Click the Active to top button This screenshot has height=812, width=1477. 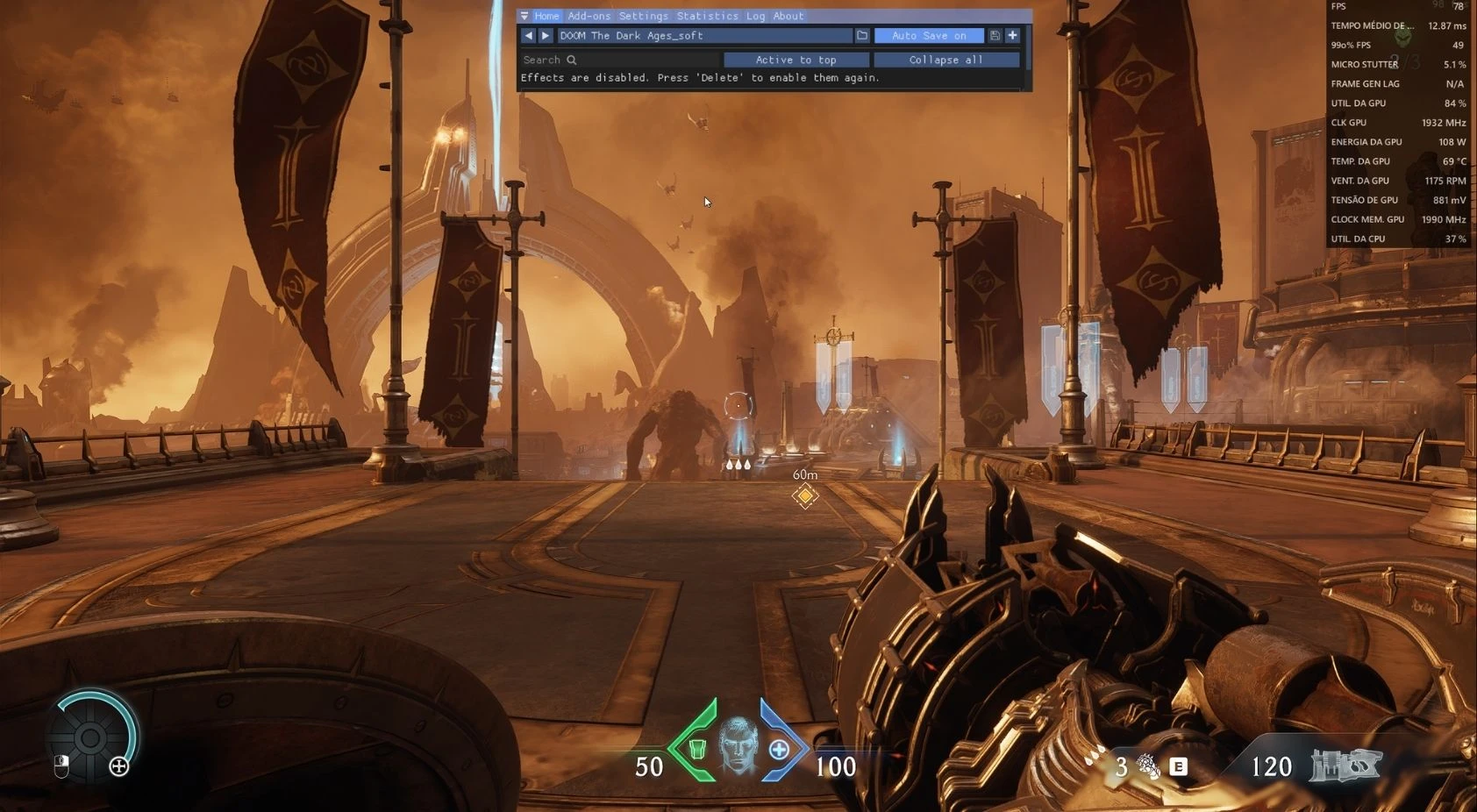pyautogui.click(x=796, y=60)
